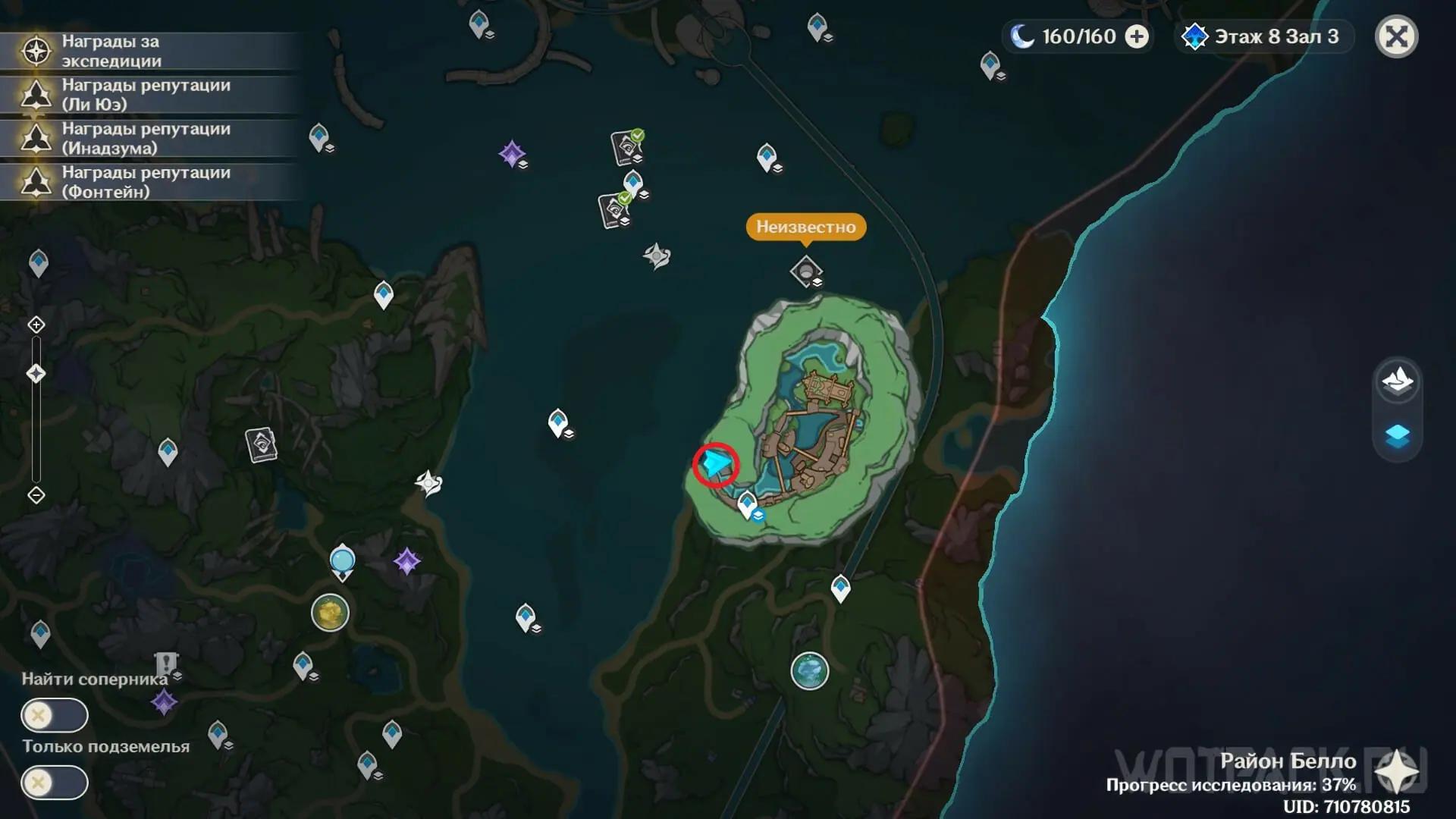Toggle the 'Только подземелья' switch
This screenshot has width=1456, height=819.
click(x=55, y=783)
